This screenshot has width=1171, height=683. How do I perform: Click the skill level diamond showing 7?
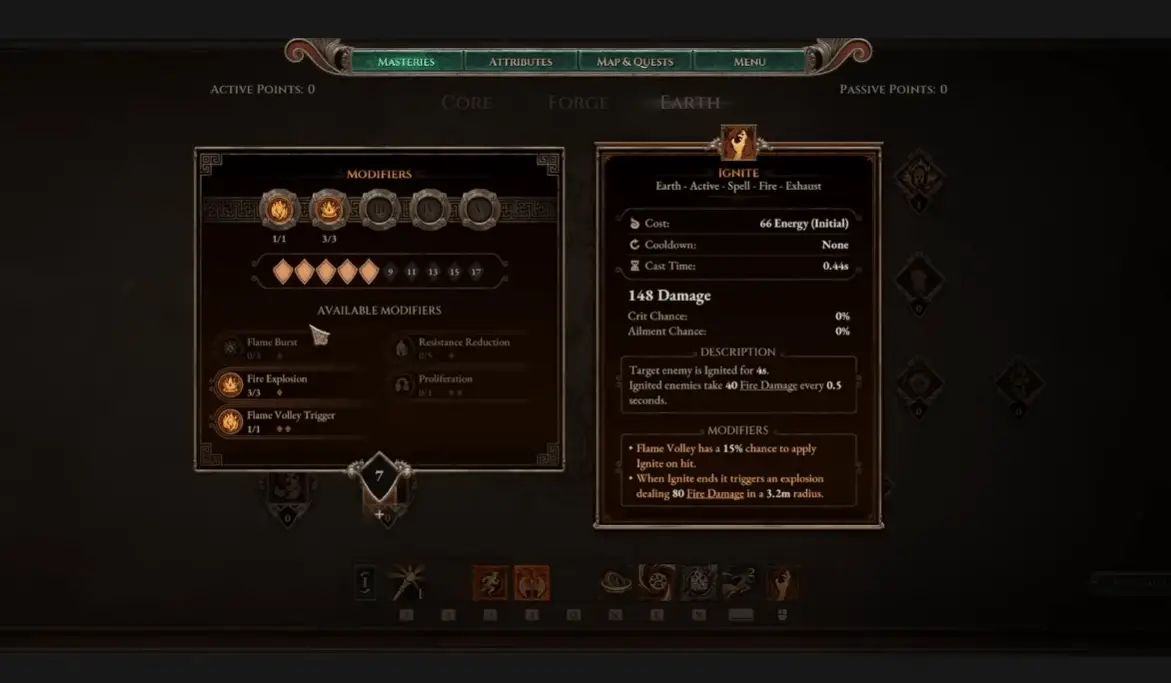coord(379,477)
